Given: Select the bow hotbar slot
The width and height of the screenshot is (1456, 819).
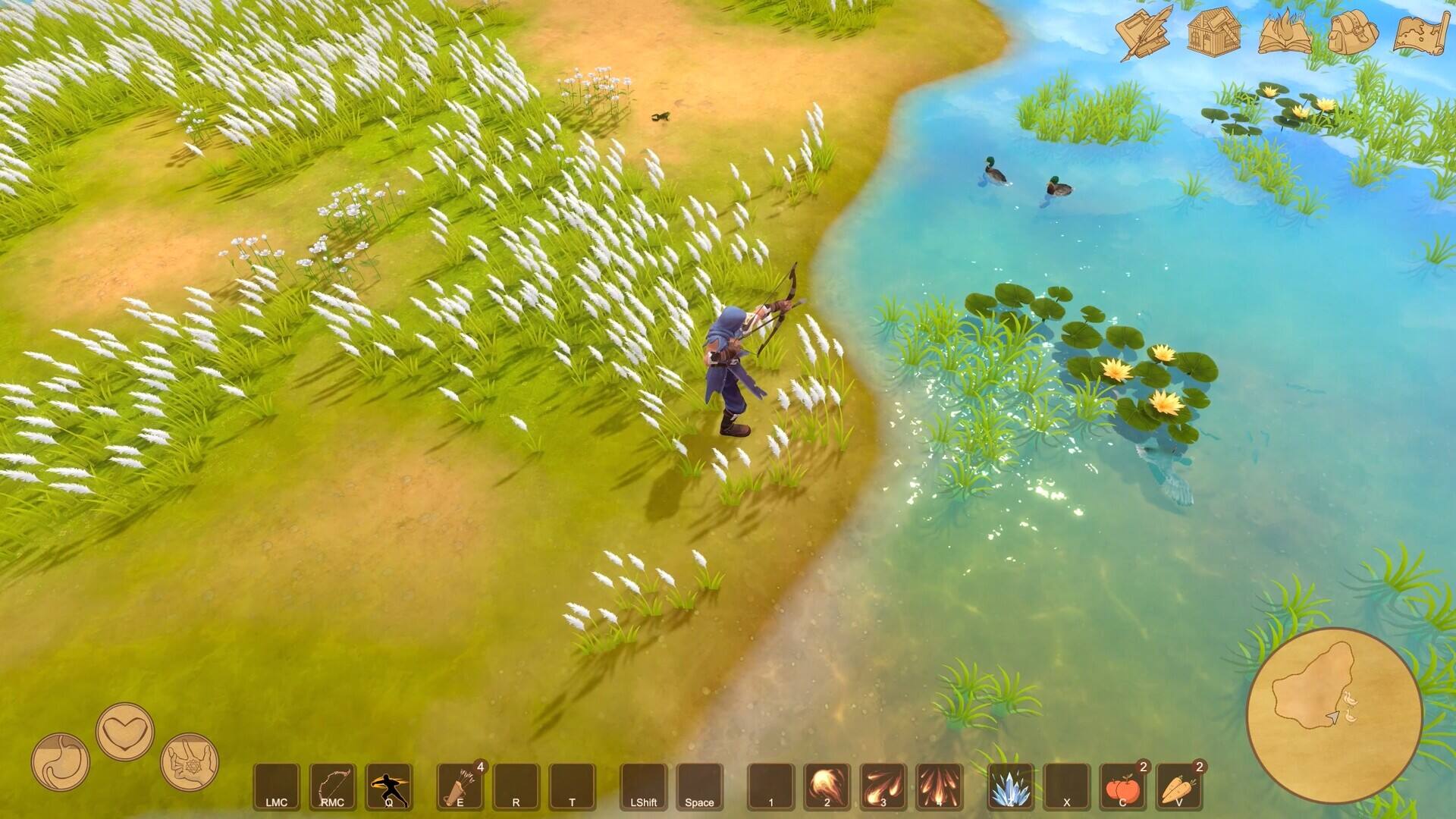Looking at the screenshot, I should pos(333,786).
